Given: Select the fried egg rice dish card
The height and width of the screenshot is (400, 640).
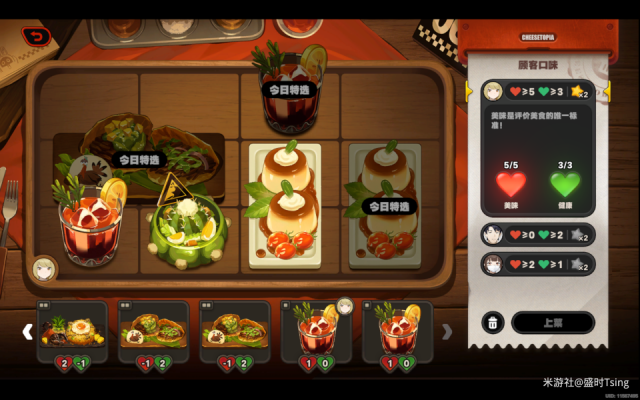Looking at the screenshot, I should coord(72,331).
